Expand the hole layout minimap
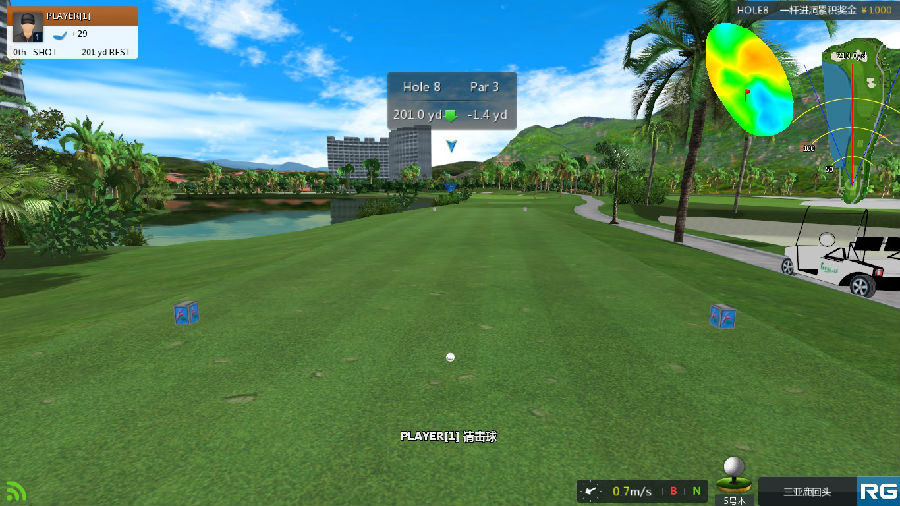900x506 pixels. [858, 122]
